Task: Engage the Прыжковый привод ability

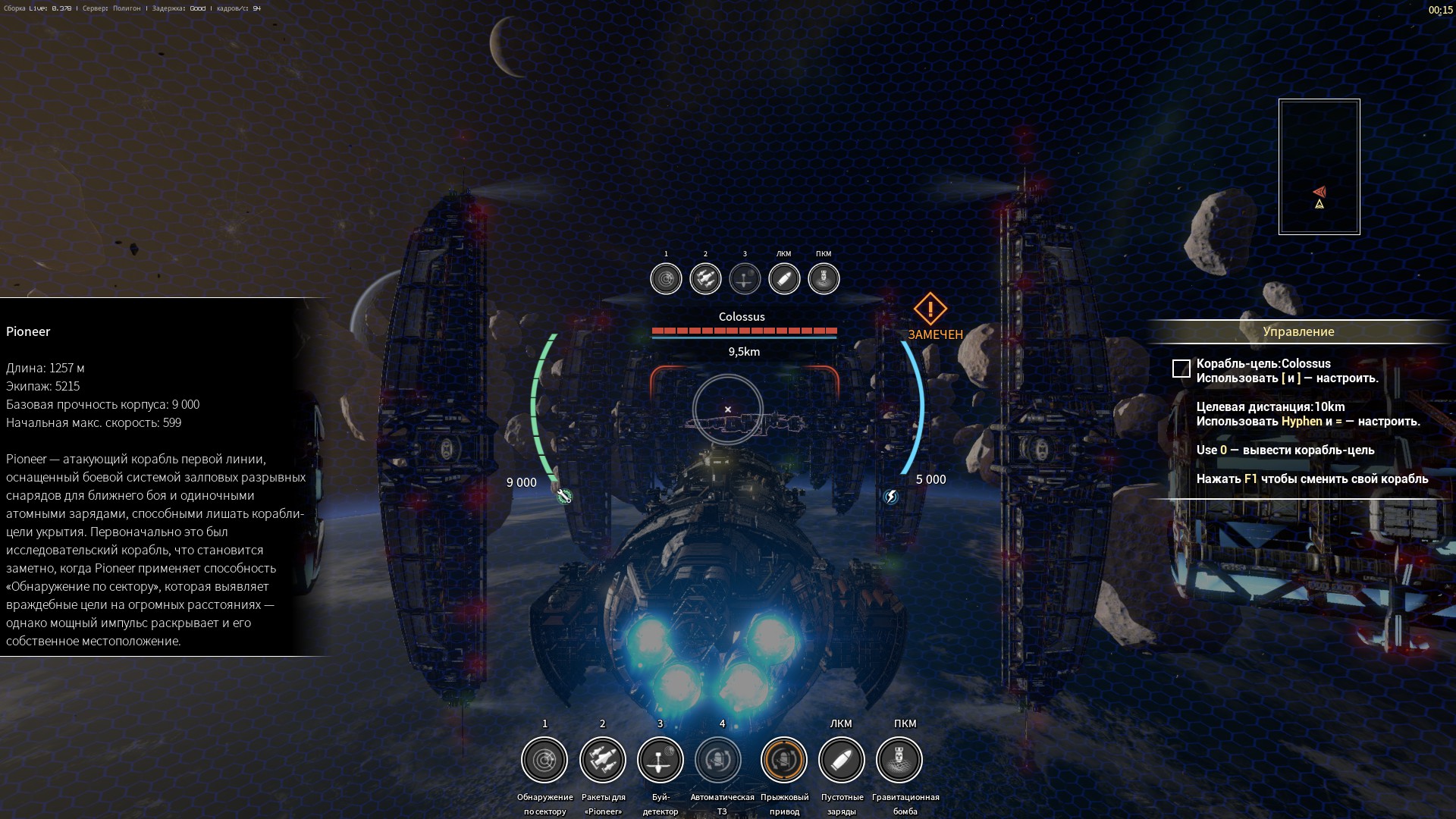Action: 784,760
